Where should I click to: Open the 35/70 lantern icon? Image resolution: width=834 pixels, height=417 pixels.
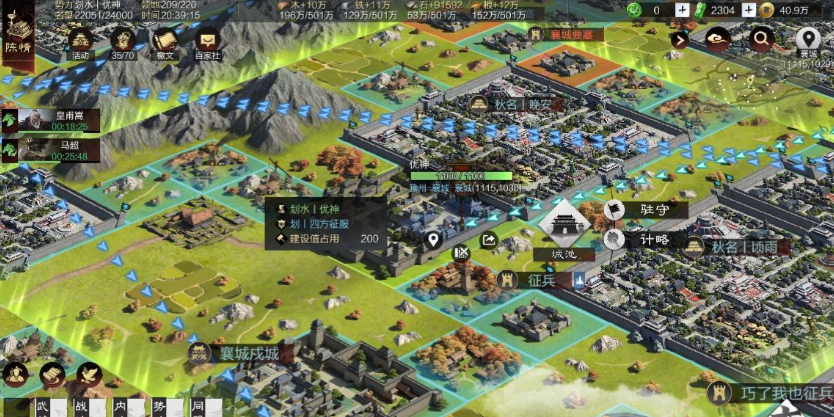[123, 42]
